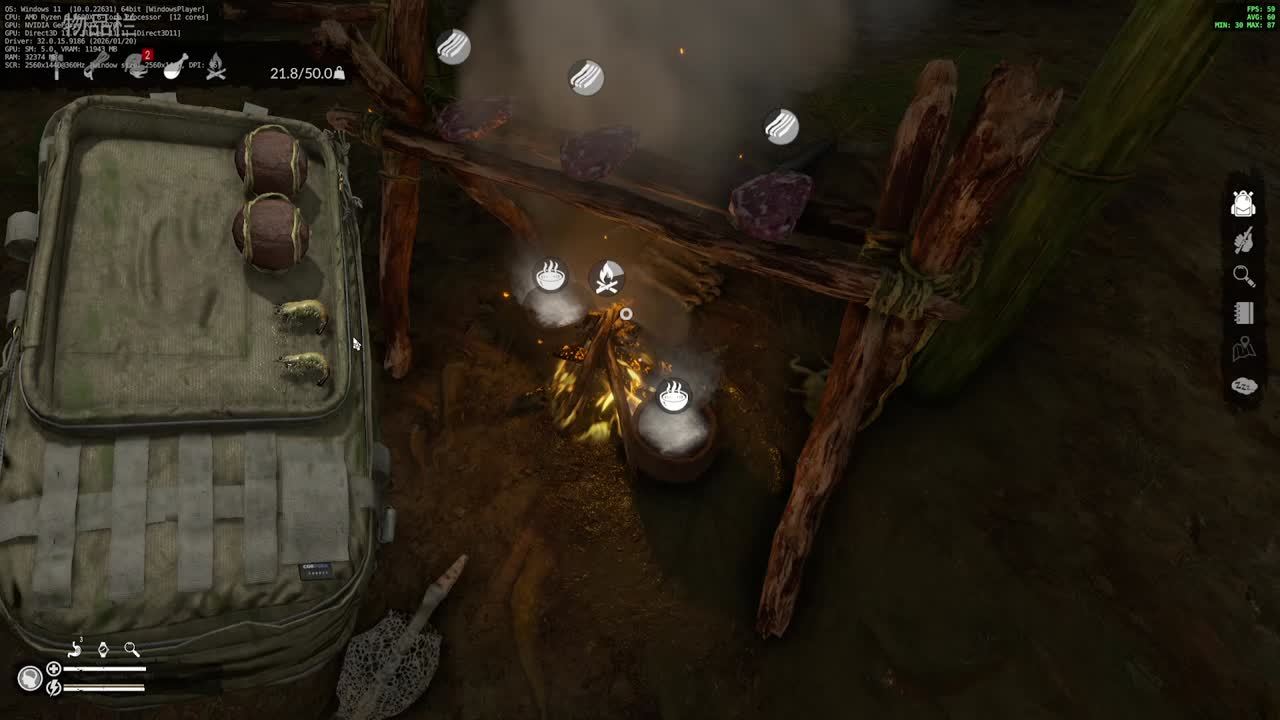Open the tools pocket with axe icon
1280x720 pixels.
[57, 68]
